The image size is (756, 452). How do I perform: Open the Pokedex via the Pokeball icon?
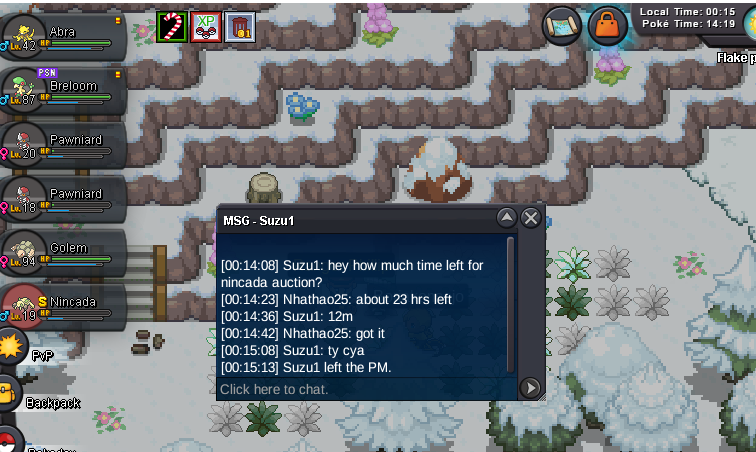(x=8, y=440)
